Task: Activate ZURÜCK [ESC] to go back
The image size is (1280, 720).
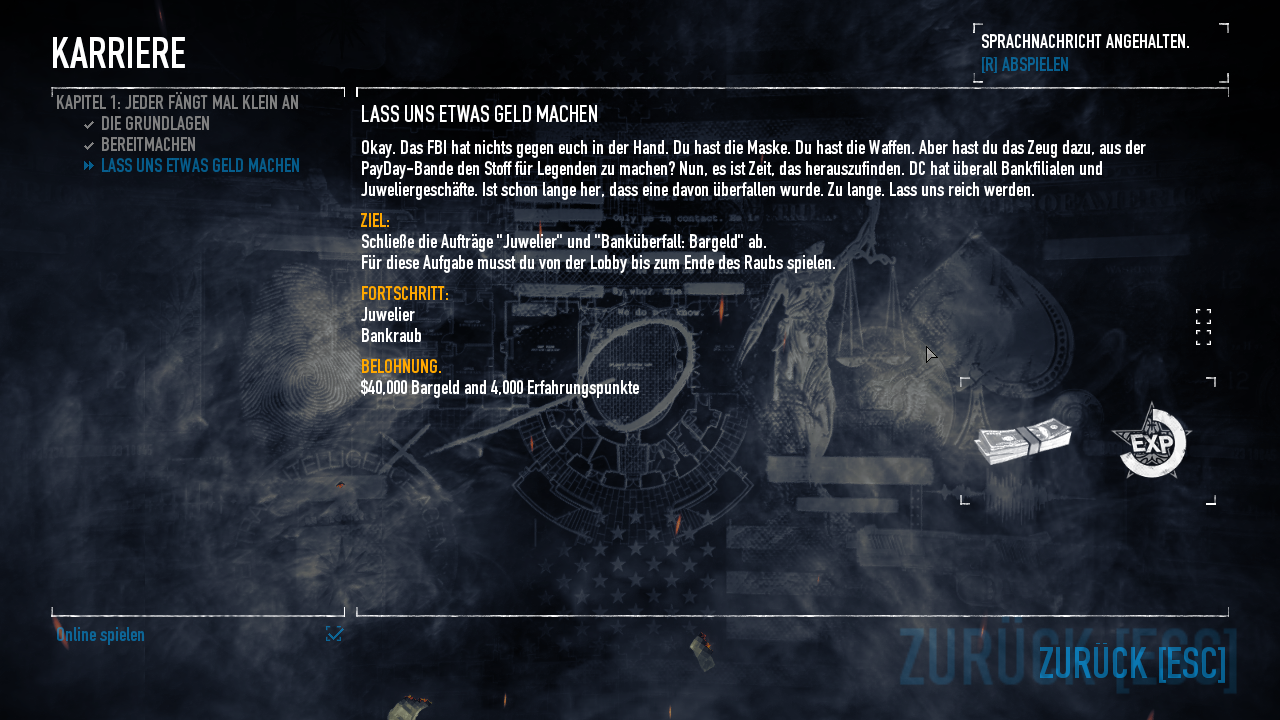Action: click(1131, 662)
